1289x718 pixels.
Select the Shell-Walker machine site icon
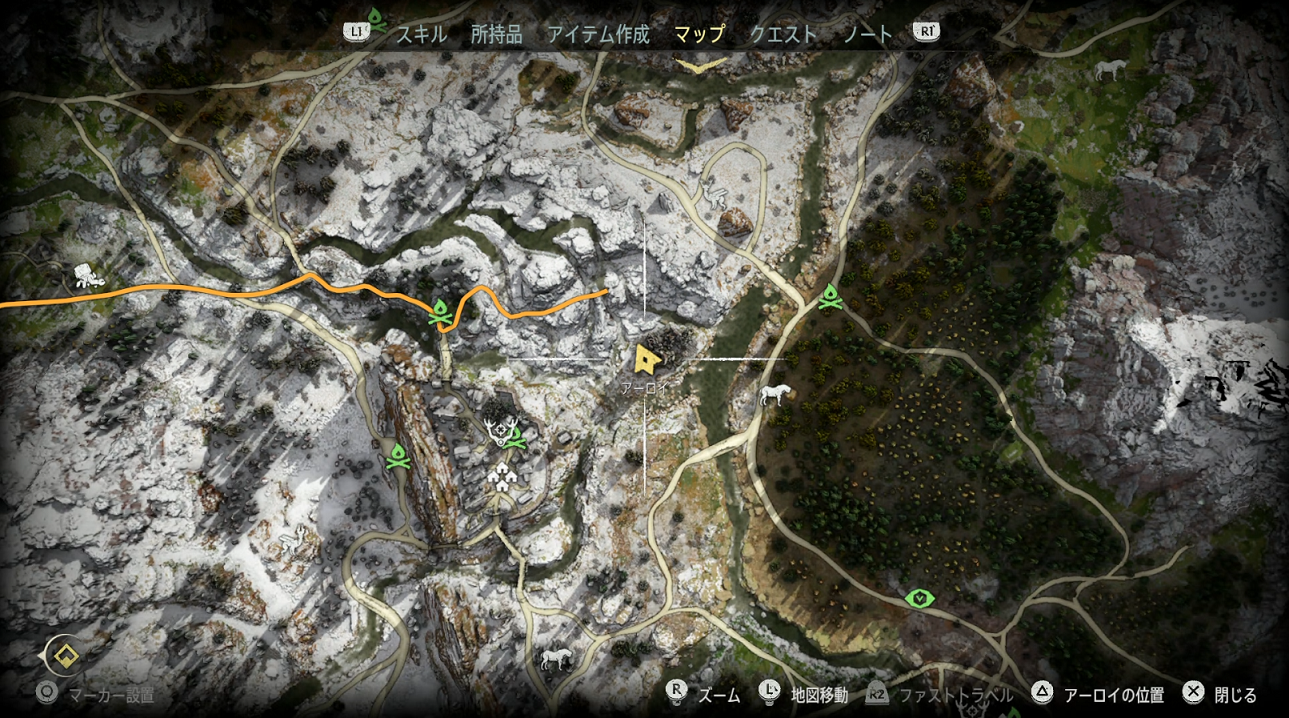[87, 276]
